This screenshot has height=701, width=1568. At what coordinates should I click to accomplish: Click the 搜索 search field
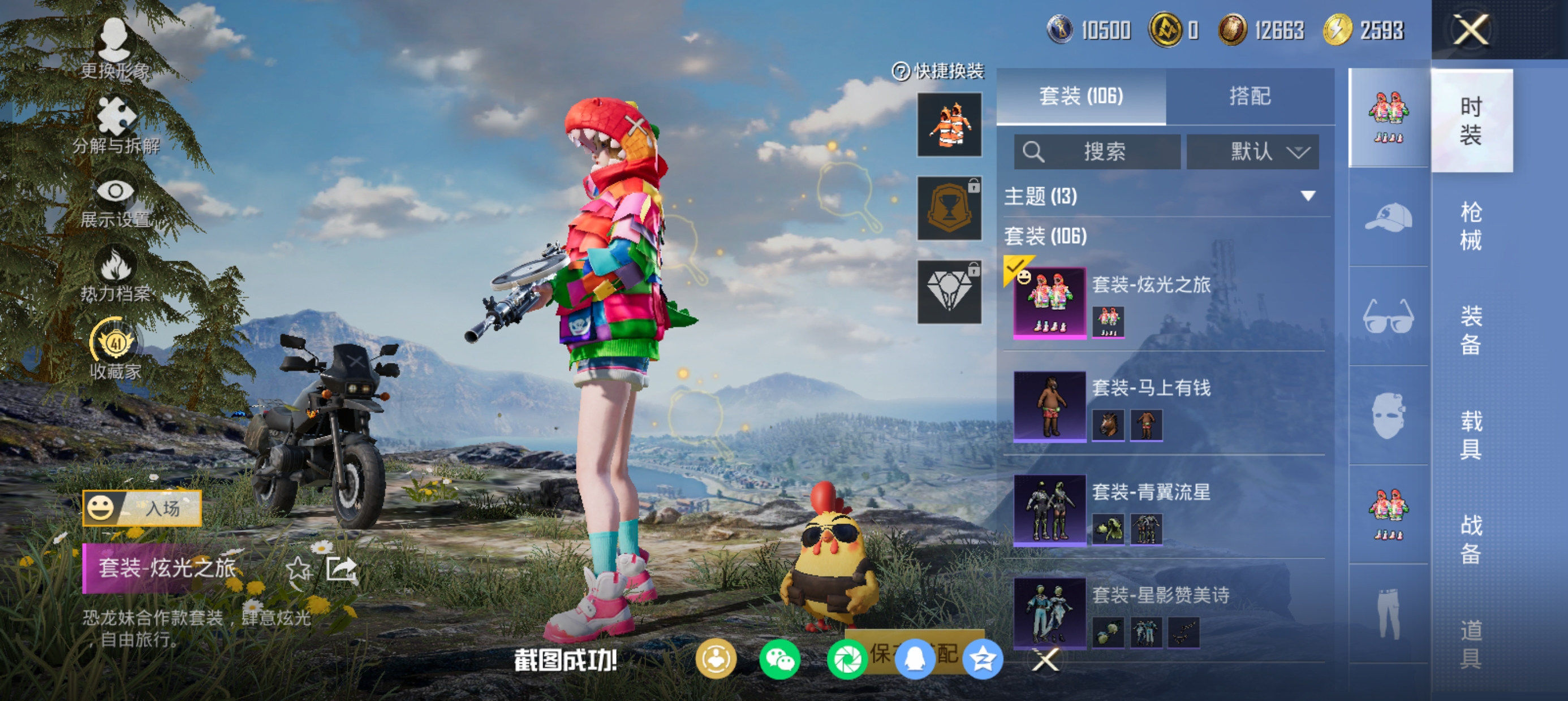point(1097,152)
